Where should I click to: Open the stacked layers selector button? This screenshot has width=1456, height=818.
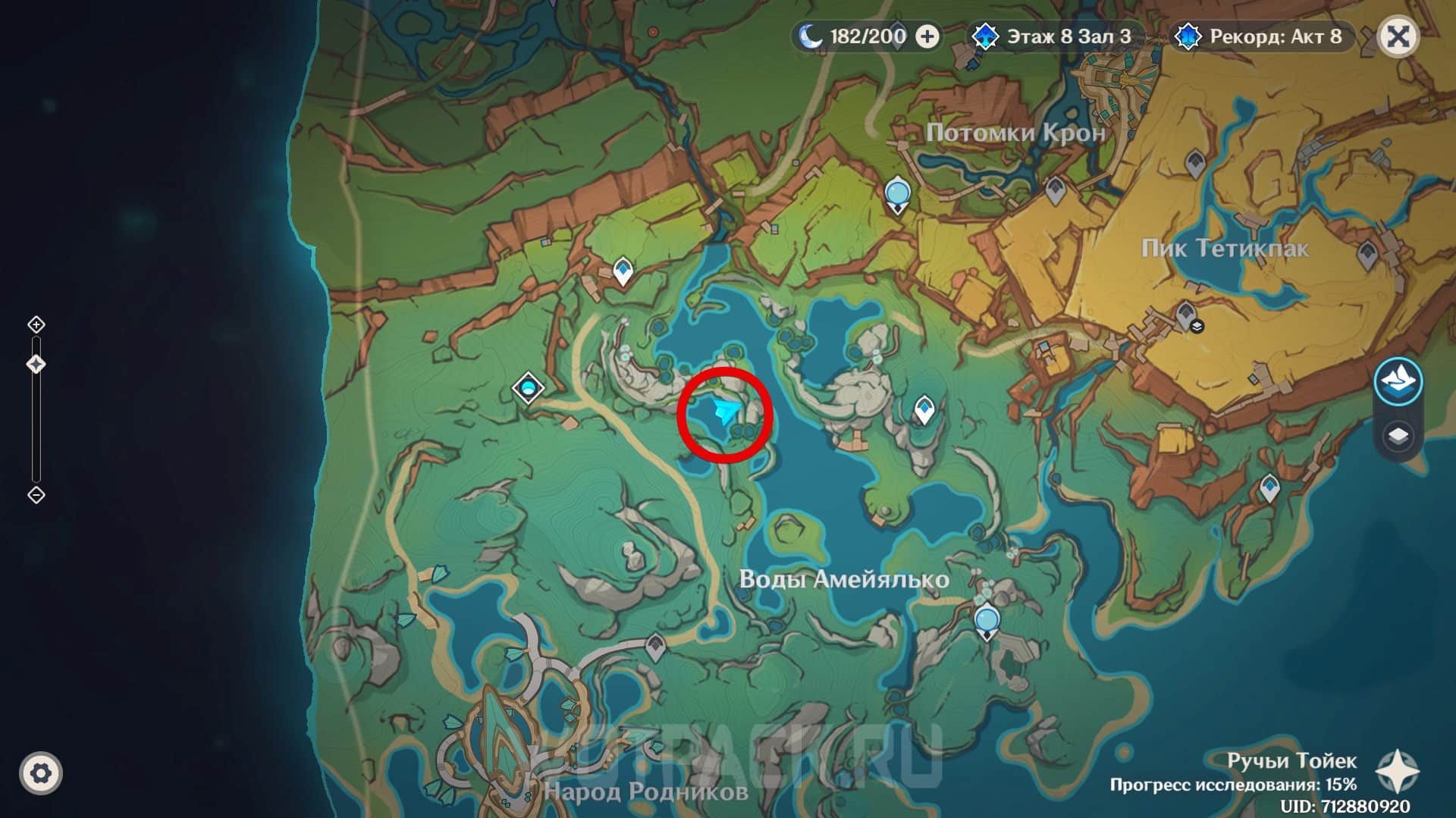1398,436
